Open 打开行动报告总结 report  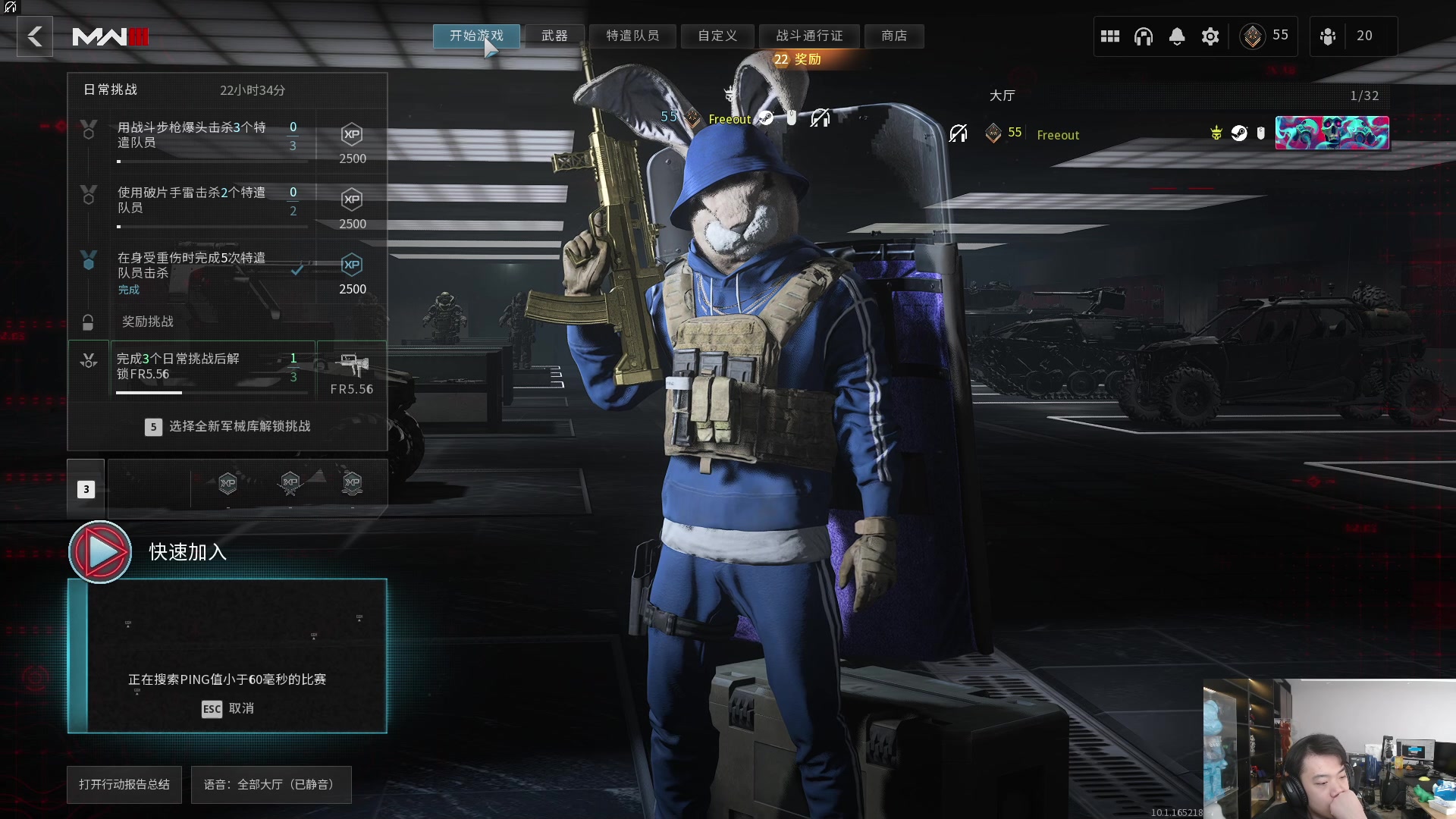124,784
